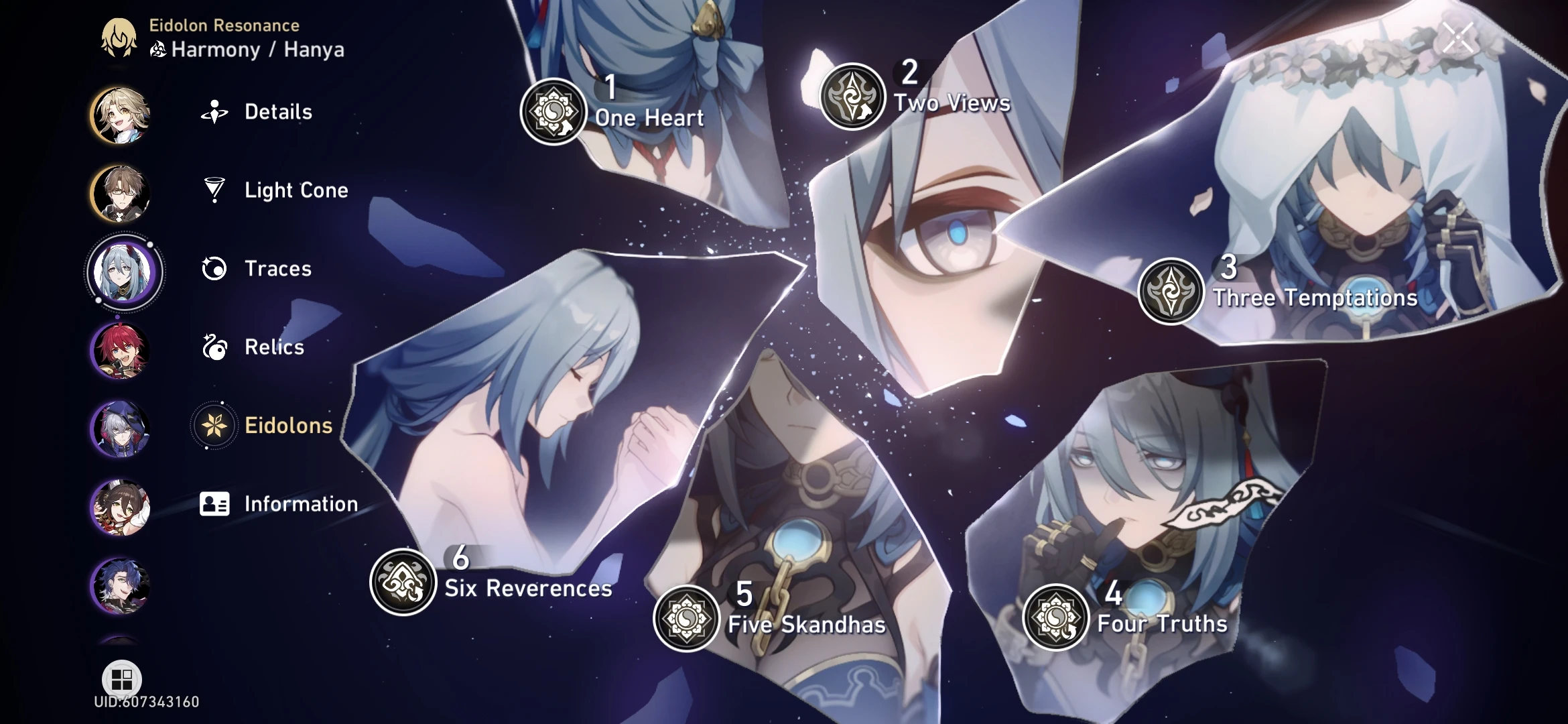Select the Two Views Eidolon icon

852,95
